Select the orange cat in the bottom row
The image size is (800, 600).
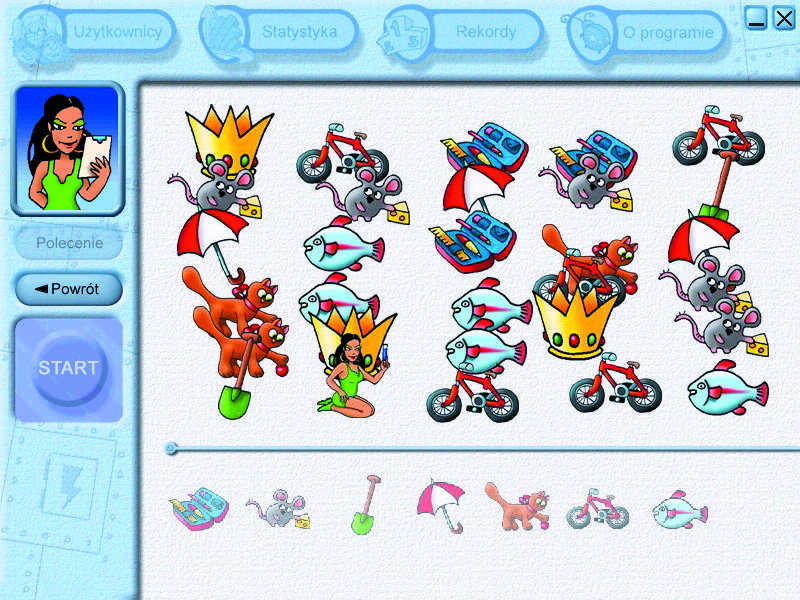516,505
